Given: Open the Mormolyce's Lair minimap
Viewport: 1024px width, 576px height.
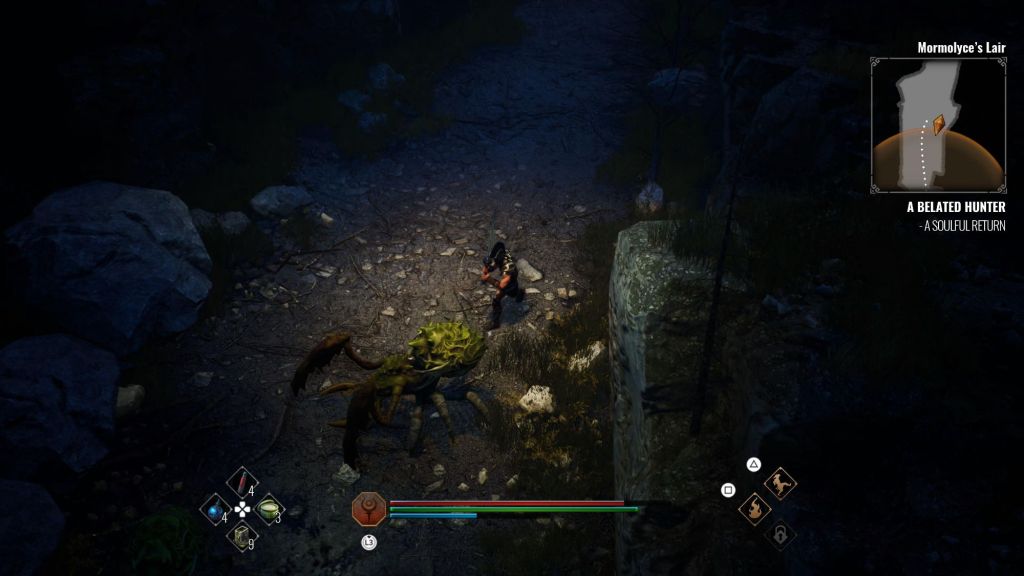Looking at the screenshot, I should pos(937,124).
